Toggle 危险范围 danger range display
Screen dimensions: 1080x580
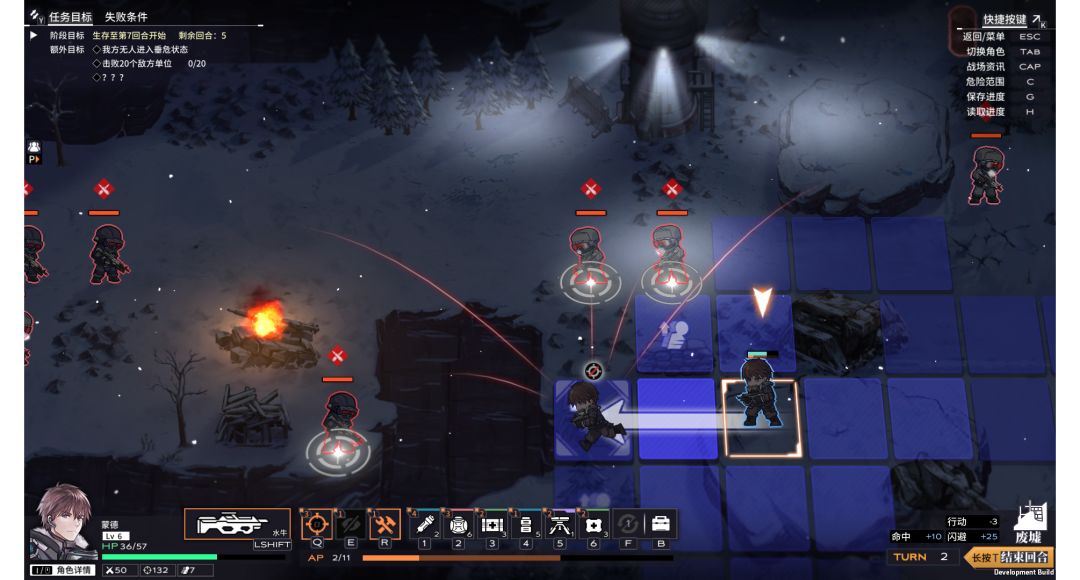point(984,82)
